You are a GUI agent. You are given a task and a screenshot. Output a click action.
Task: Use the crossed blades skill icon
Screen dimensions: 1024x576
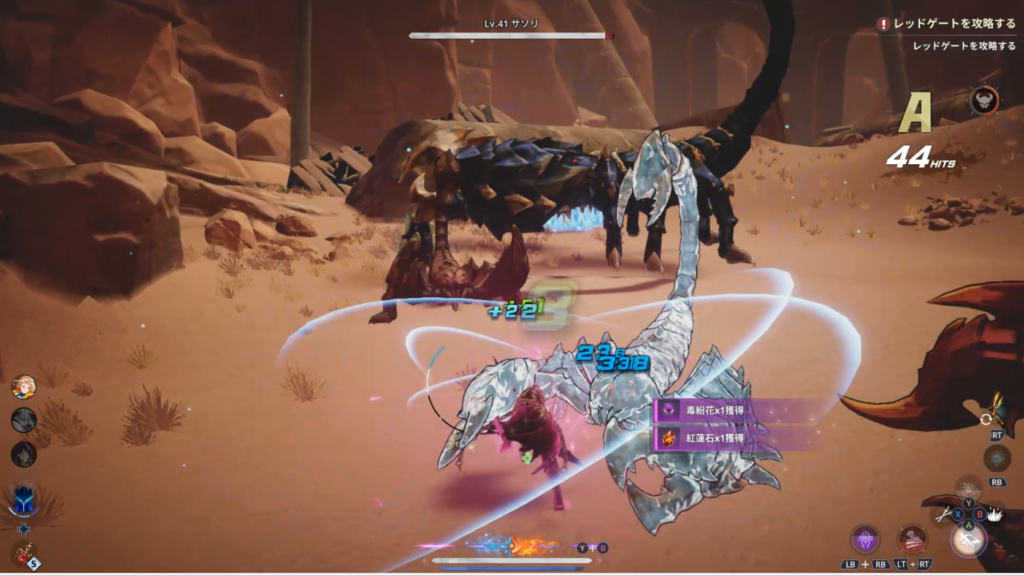pyautogui.click(x=944, y=516)
